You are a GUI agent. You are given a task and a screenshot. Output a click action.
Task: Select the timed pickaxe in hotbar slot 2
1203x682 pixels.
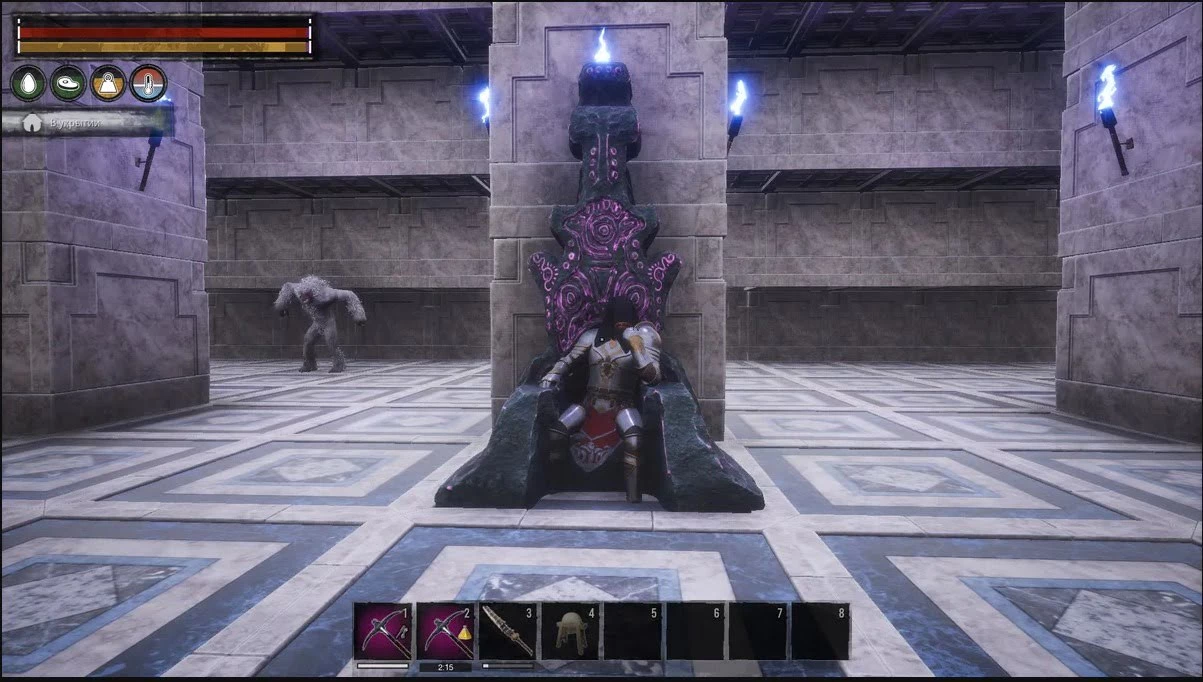[445, 630]
